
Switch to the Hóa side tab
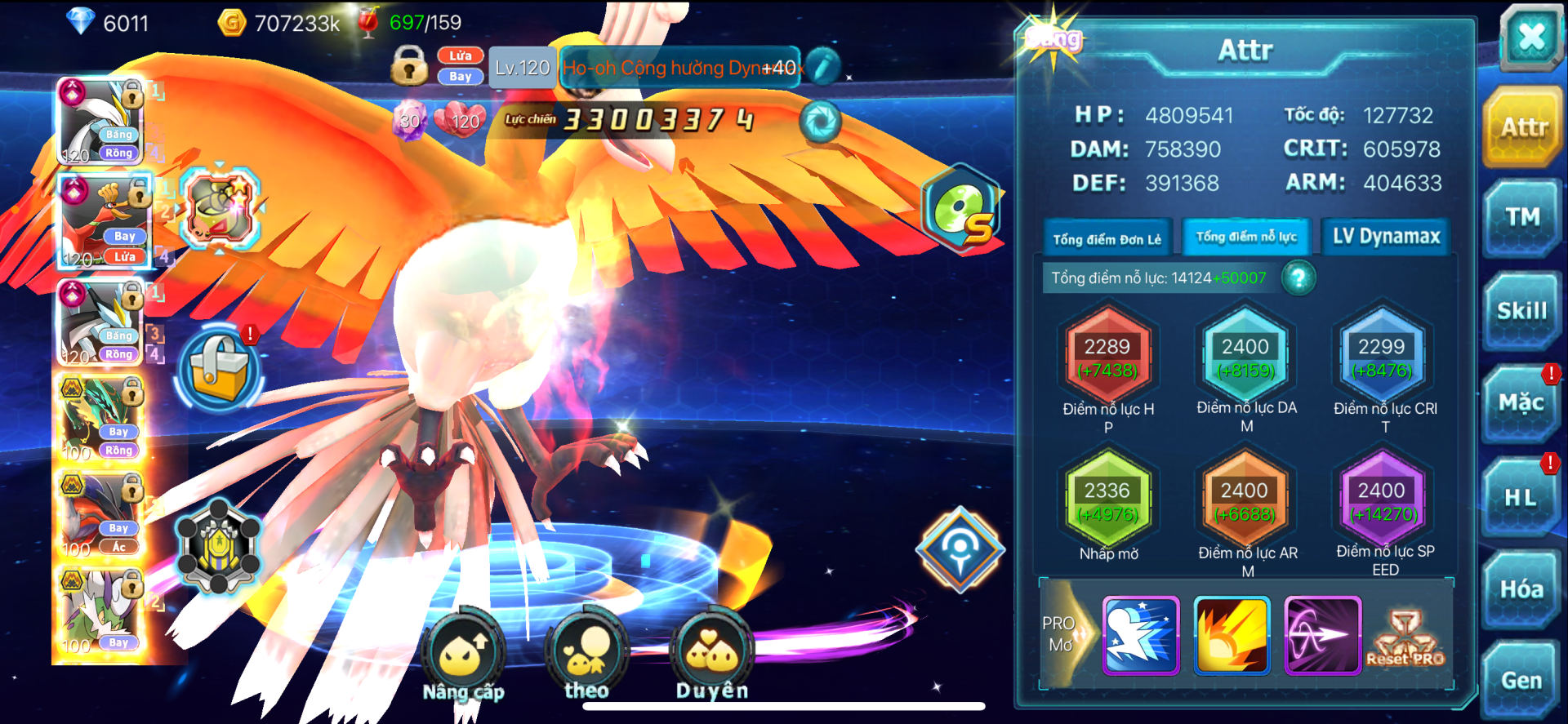(1521, 589)
